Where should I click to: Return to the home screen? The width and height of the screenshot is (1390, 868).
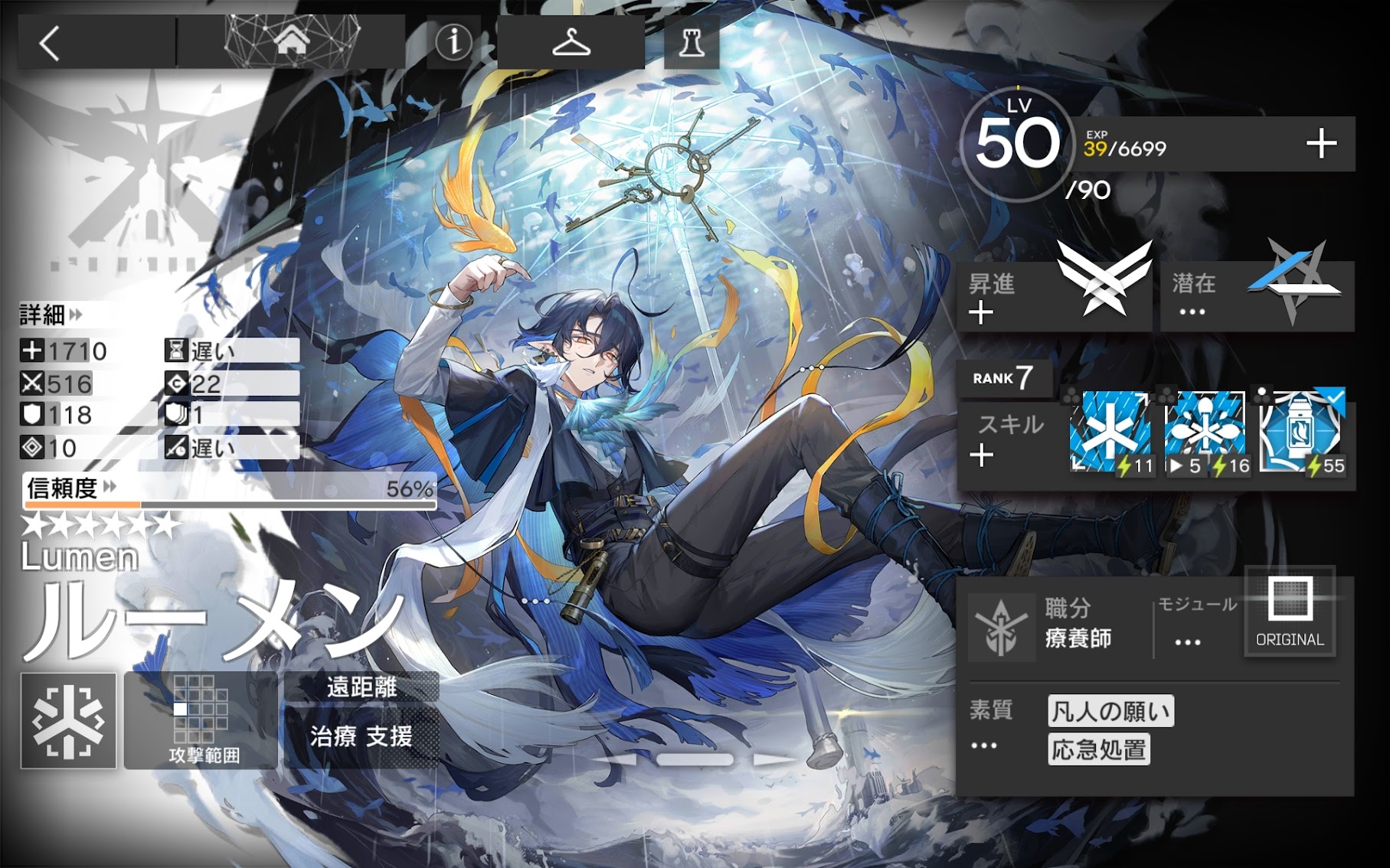pyautogui.click(x=292, y=42)
